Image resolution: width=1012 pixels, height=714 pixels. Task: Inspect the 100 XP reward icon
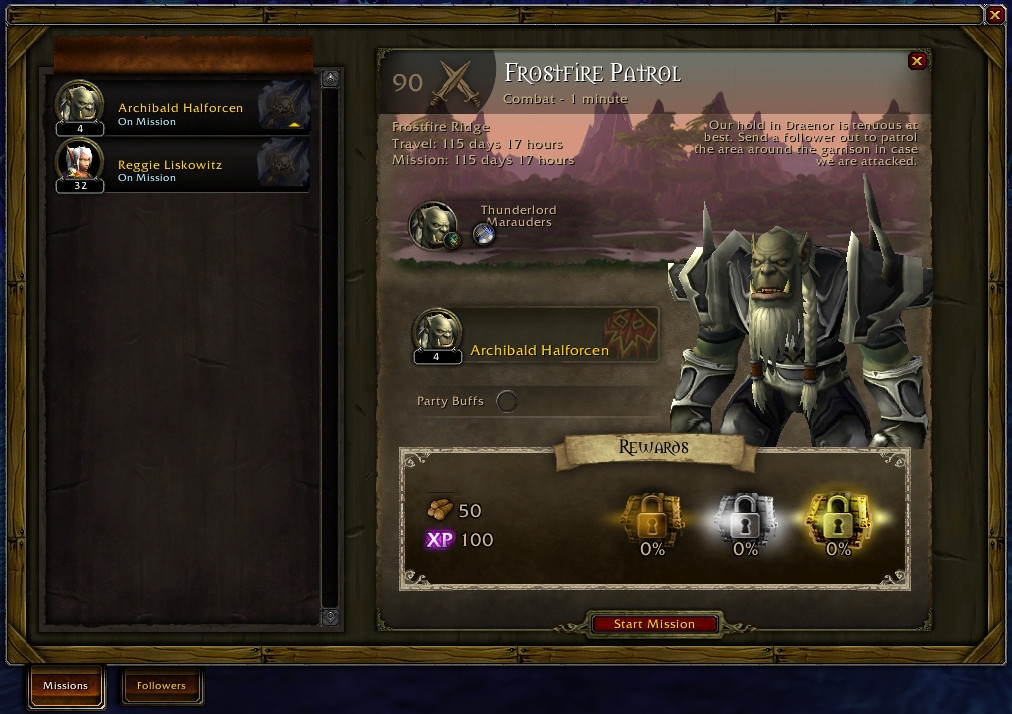[x=439, y=540]
